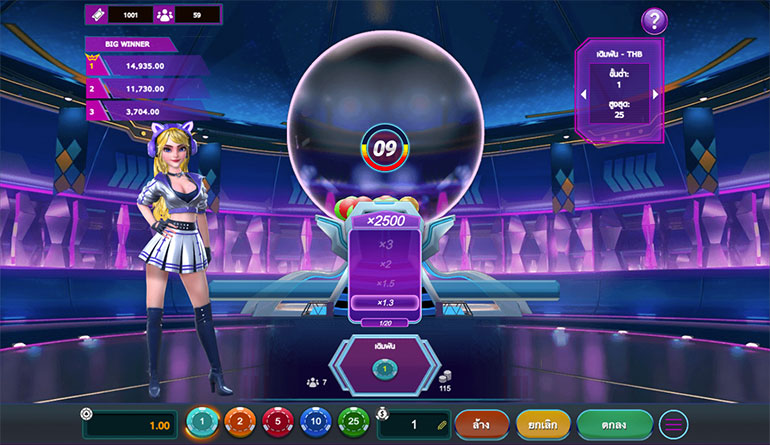
Task: Pick the red 5 chip
Action: click(x=277, y=423)
